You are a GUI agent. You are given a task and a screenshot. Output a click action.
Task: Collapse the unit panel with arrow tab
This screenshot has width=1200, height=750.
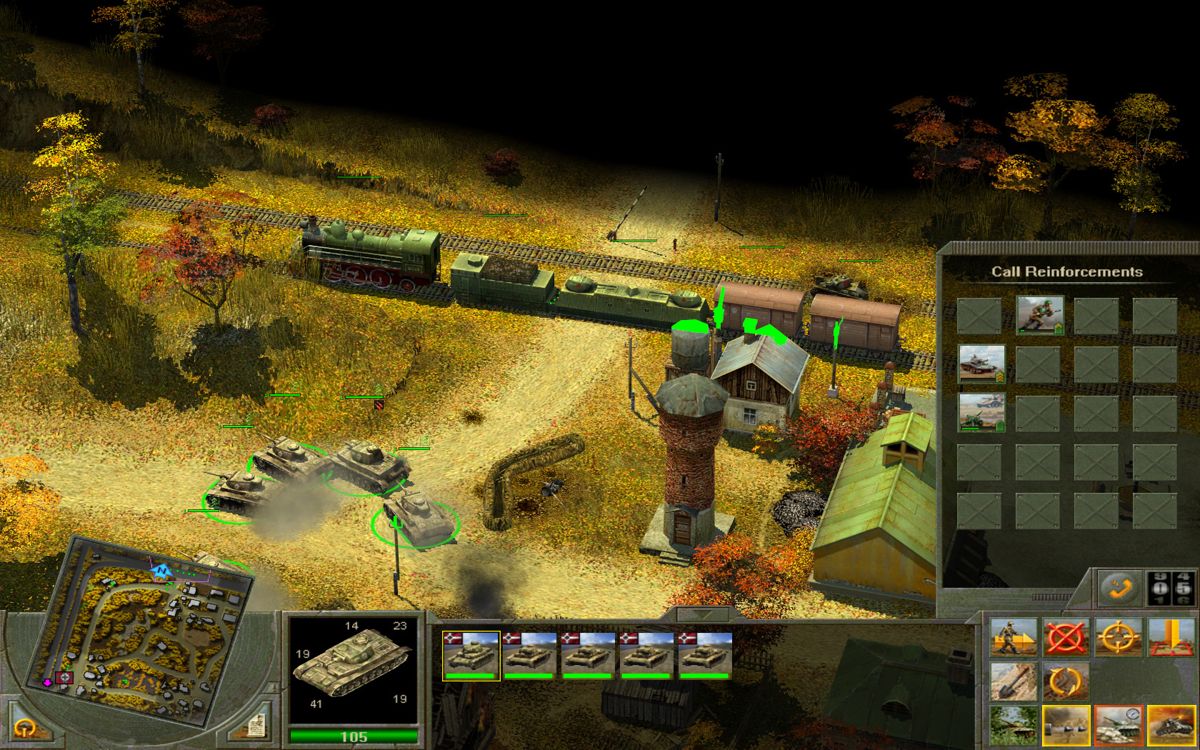pyautogui.click(x=700, y=614)
